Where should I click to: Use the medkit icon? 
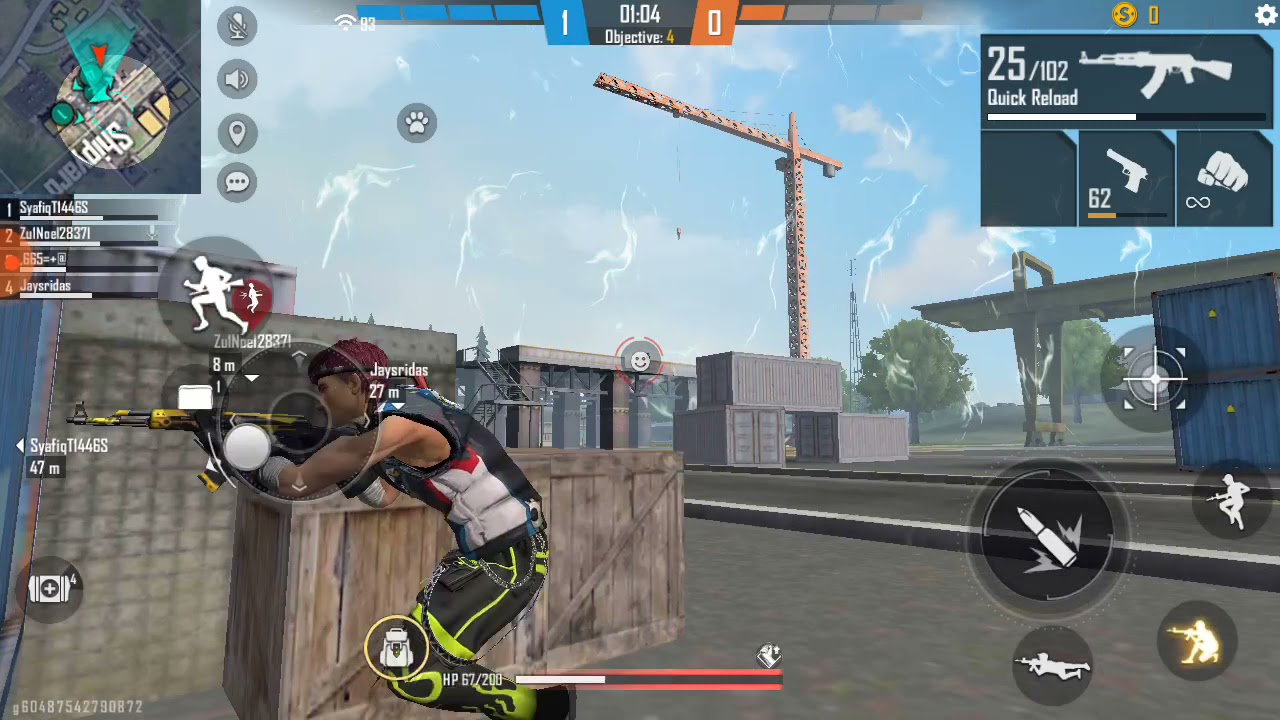(x=50, y=589)
